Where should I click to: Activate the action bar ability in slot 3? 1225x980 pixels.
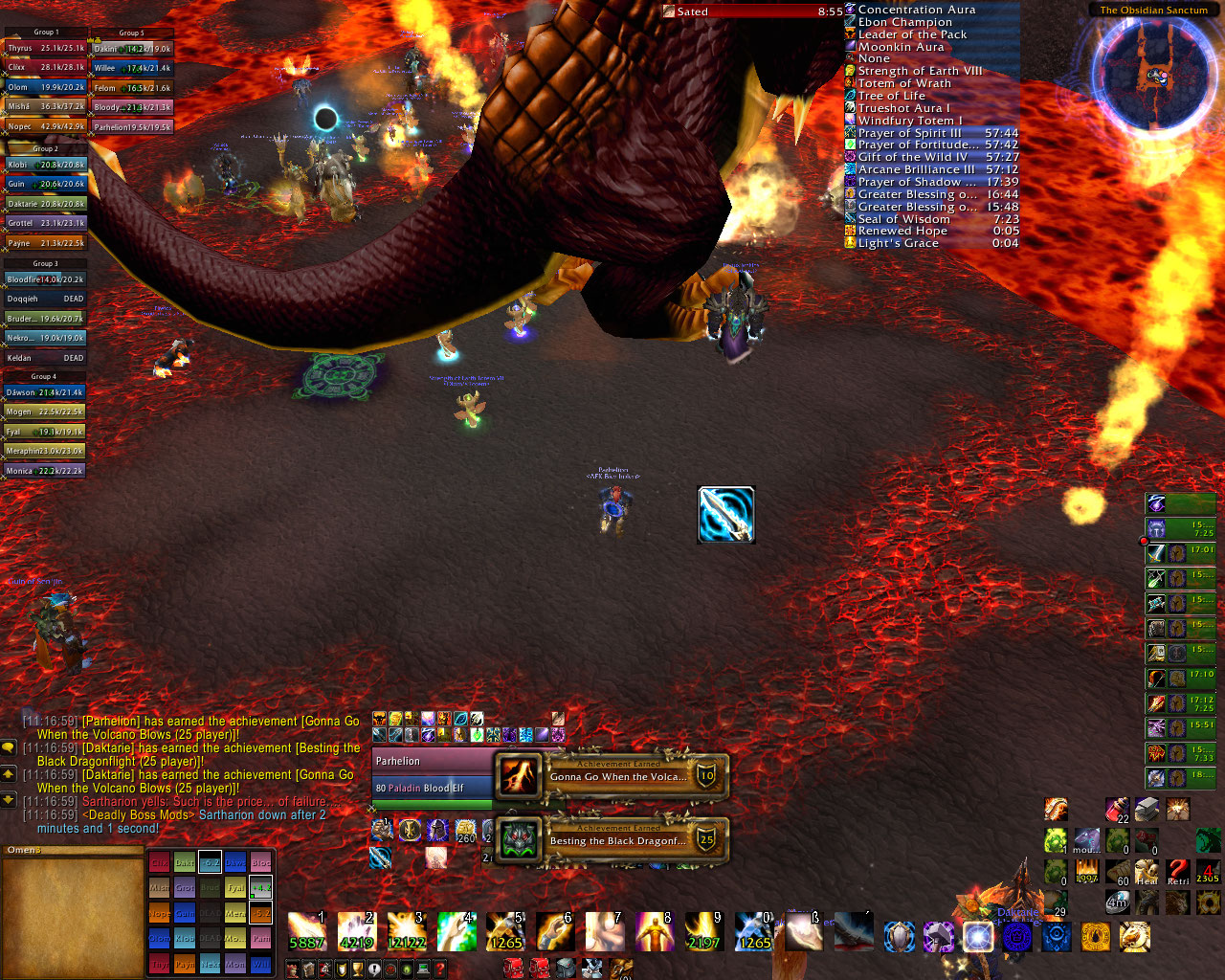(406, 931)
